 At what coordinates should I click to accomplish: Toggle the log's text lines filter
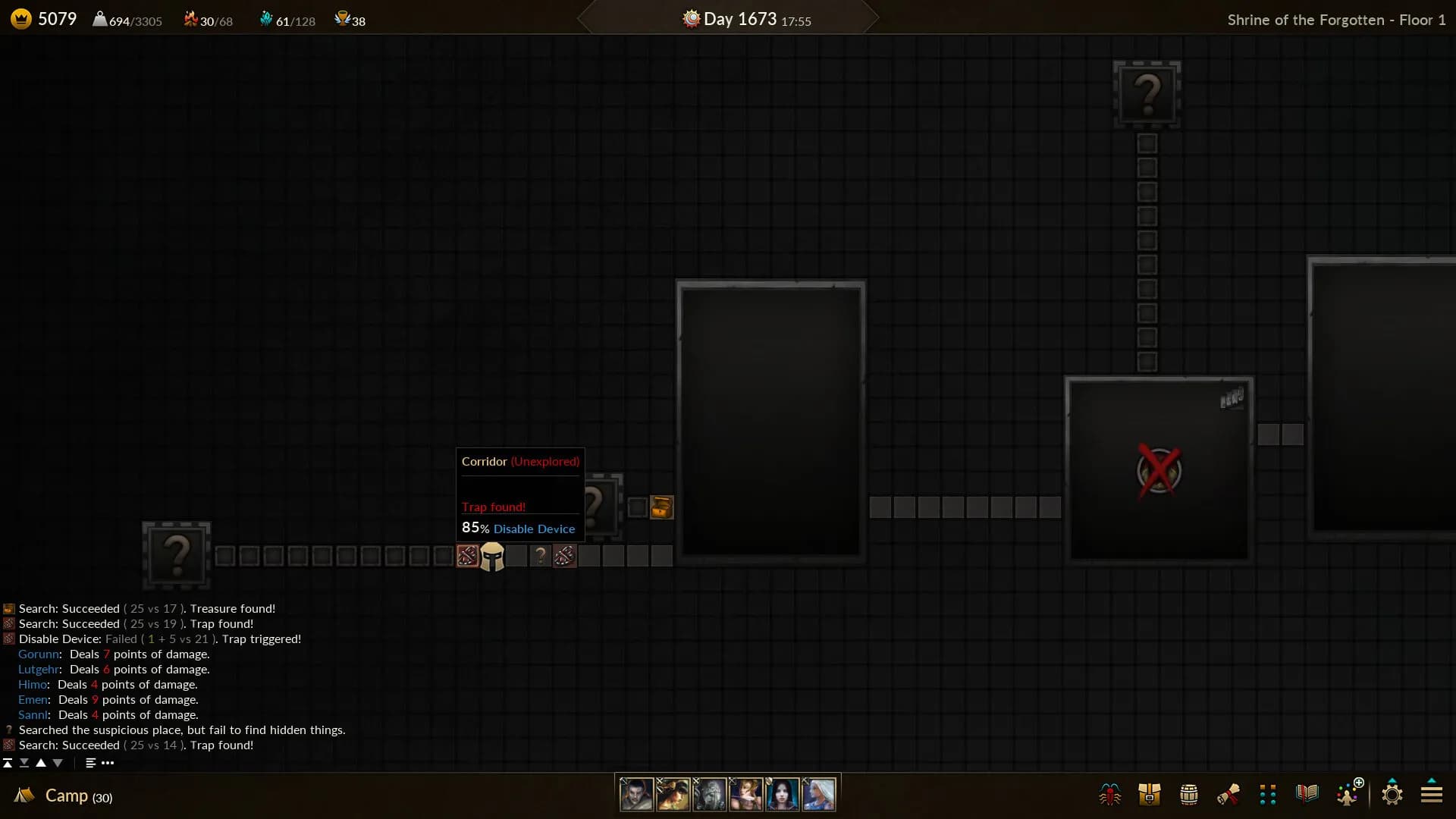[90, 763]
